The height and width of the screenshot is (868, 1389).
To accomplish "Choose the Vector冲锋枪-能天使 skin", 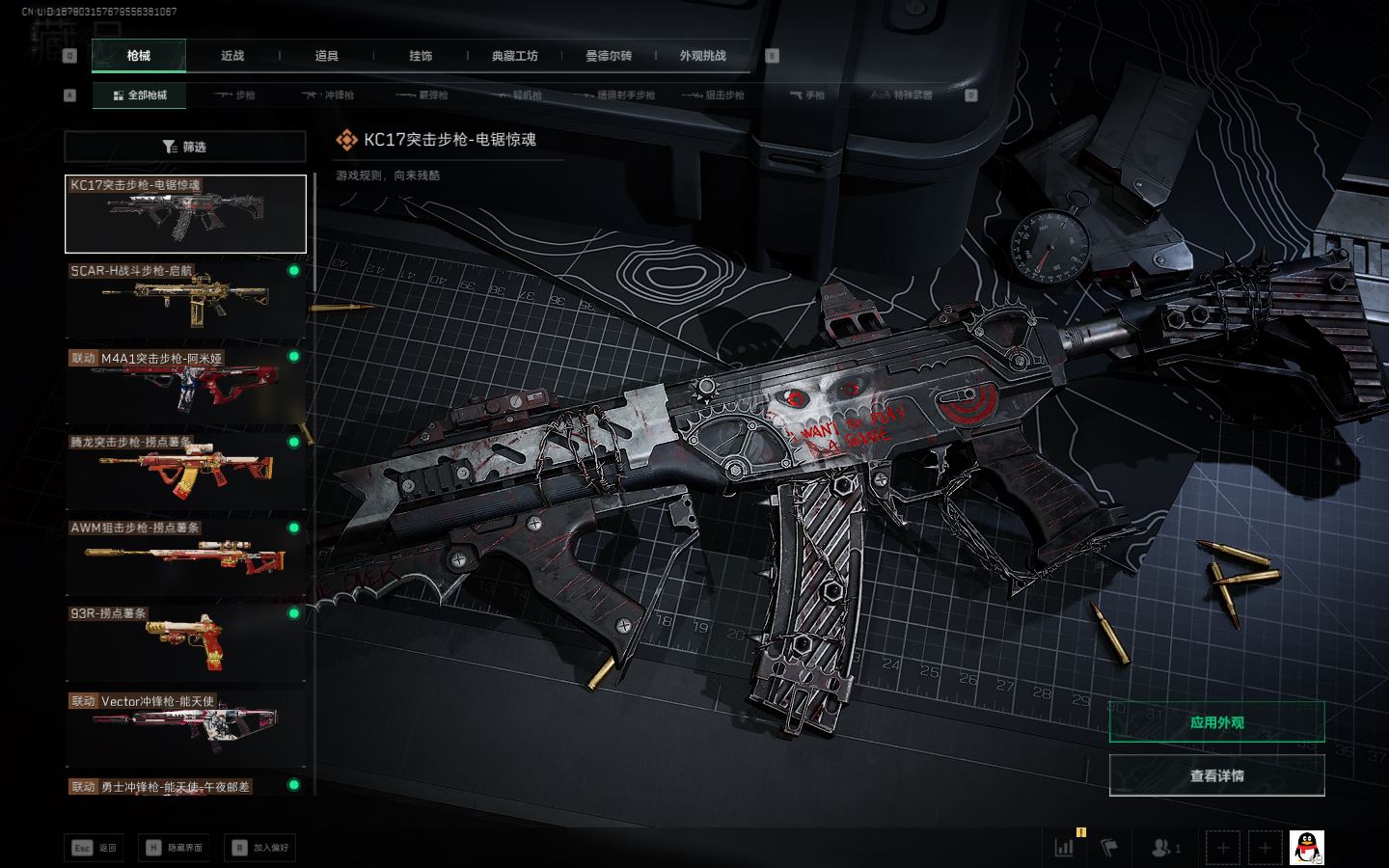I will pyautogui.click(x=185, y=727).
